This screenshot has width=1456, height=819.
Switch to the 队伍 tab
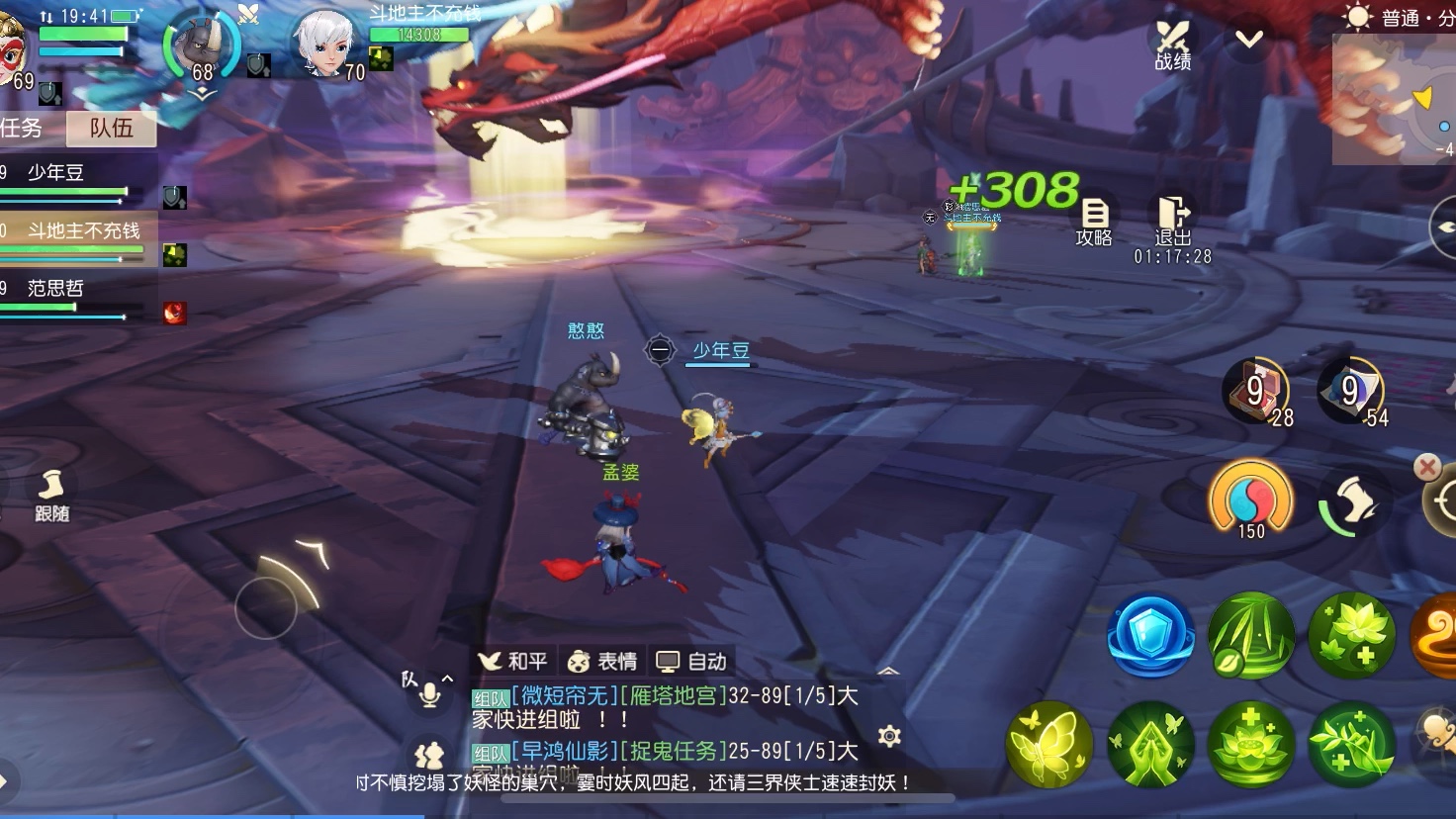click(111, 129)
